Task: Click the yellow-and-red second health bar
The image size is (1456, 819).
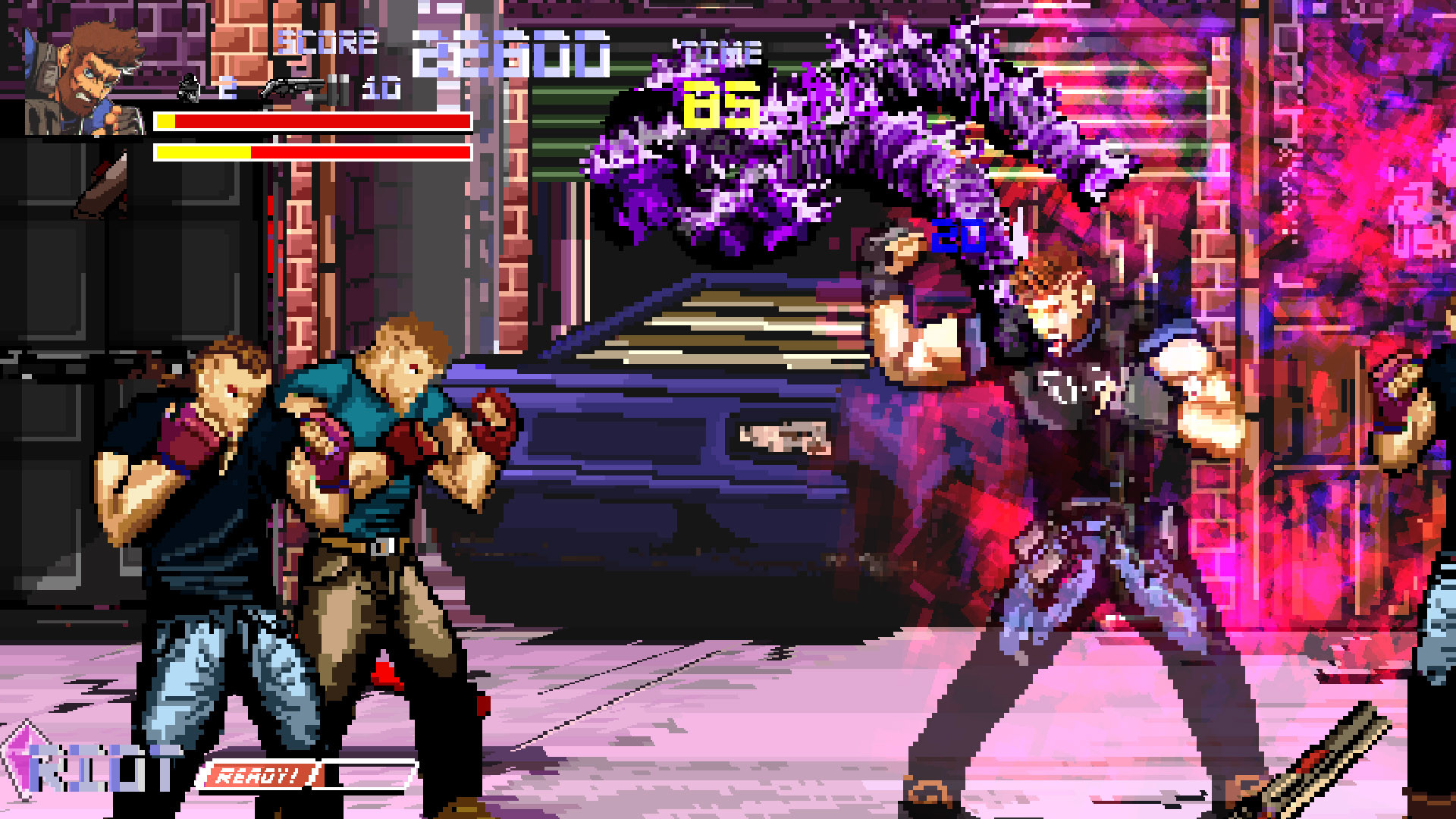Action: point(311,152)
